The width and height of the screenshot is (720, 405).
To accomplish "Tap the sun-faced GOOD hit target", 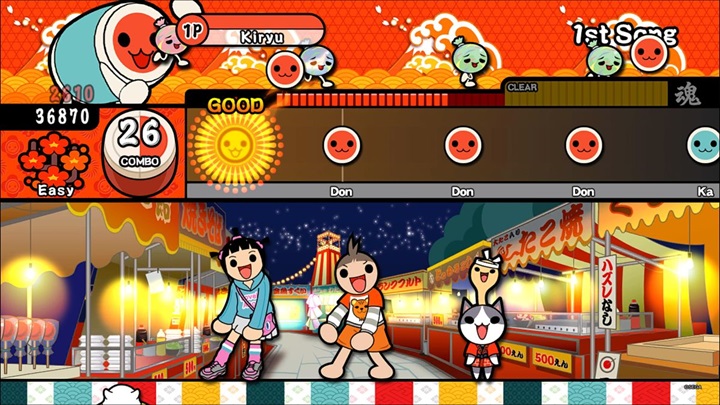I will coord(229,146).
